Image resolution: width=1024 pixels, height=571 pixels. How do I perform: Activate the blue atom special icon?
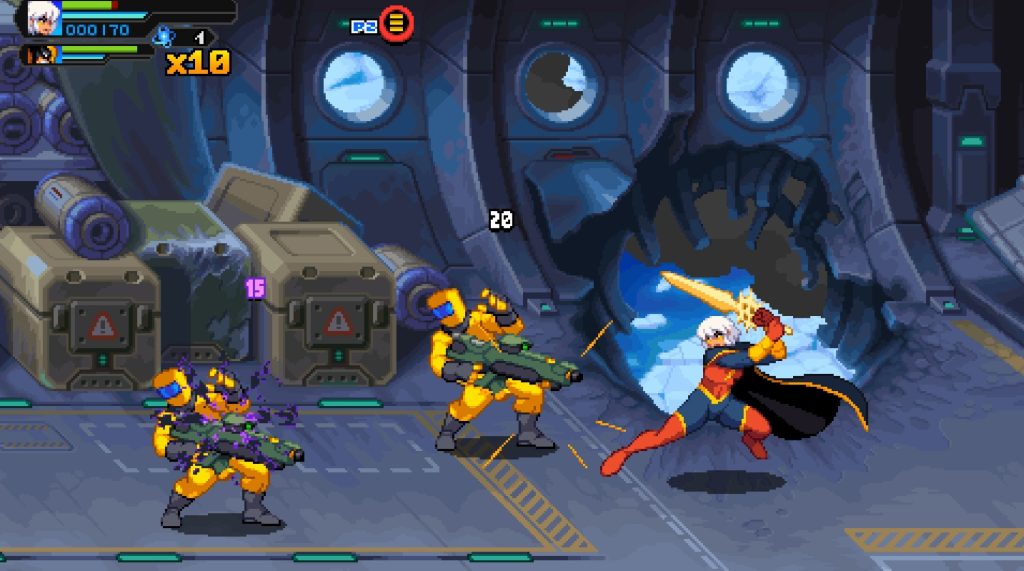(x=163, y=38)
